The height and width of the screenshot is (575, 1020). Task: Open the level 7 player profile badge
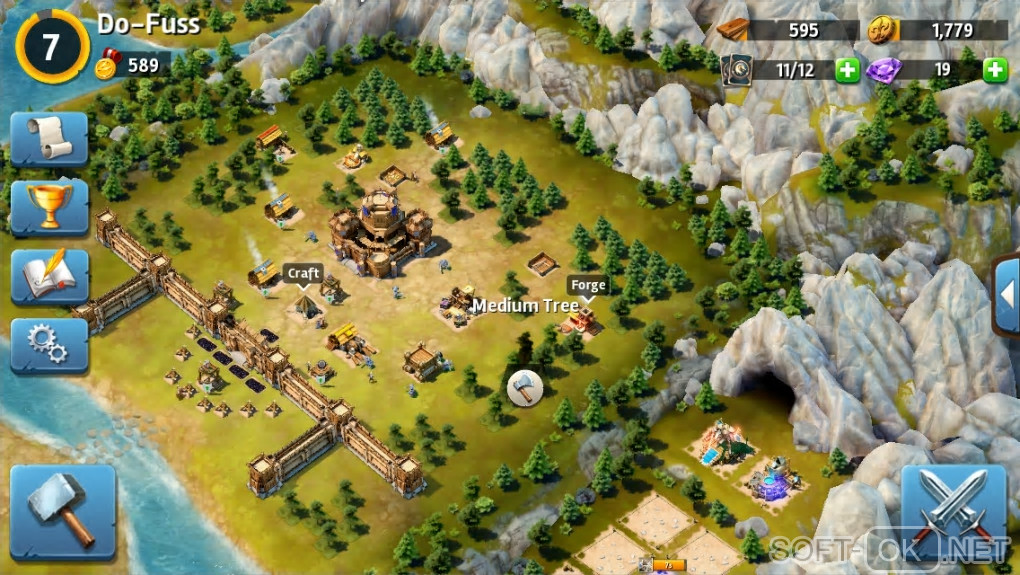pos(52,46)
